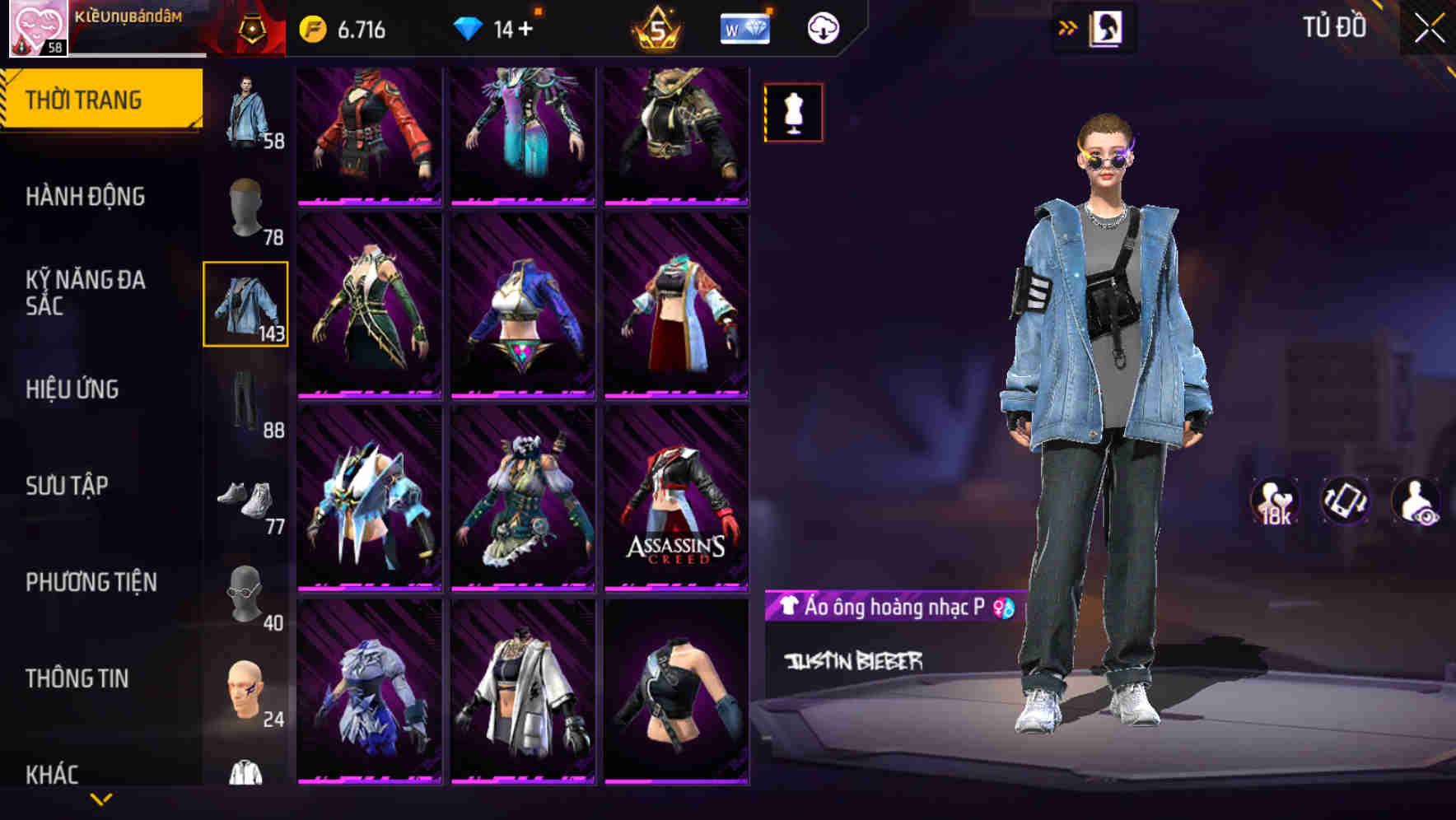The image size is (1456, 820).
Task: Switch to the HÀNH ĐỘNG tab
Action: click(85, 197)
